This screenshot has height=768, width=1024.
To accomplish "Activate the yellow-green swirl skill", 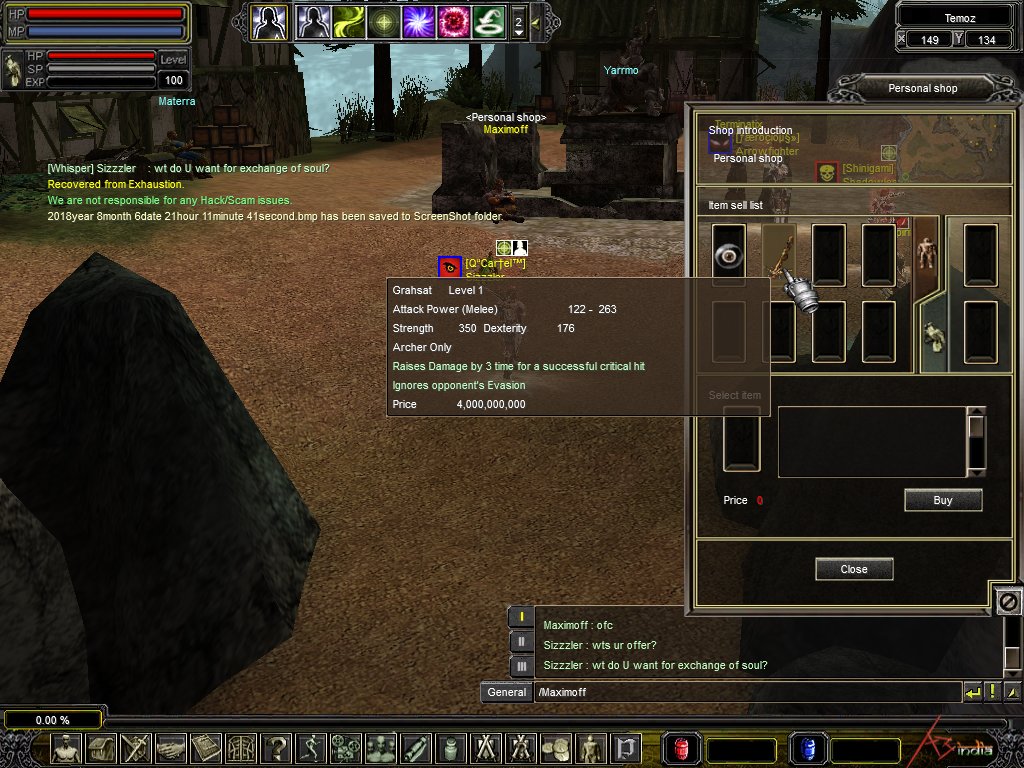I will pyautogui.click(x=349, y=21).
